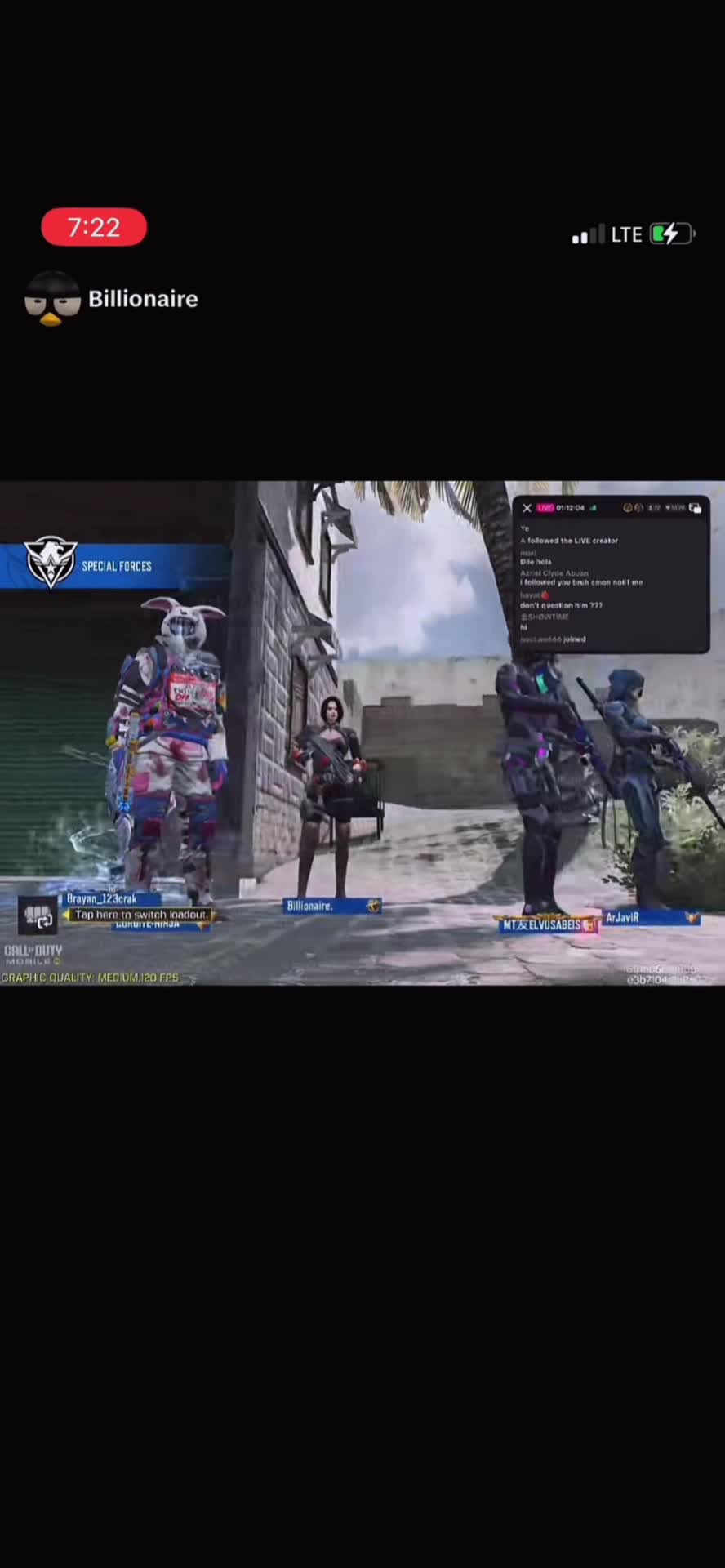The width and height of the screenshot is (725, 1568).
Task: Select the Billionaire. player nameplate
Action: coord(331,906)
